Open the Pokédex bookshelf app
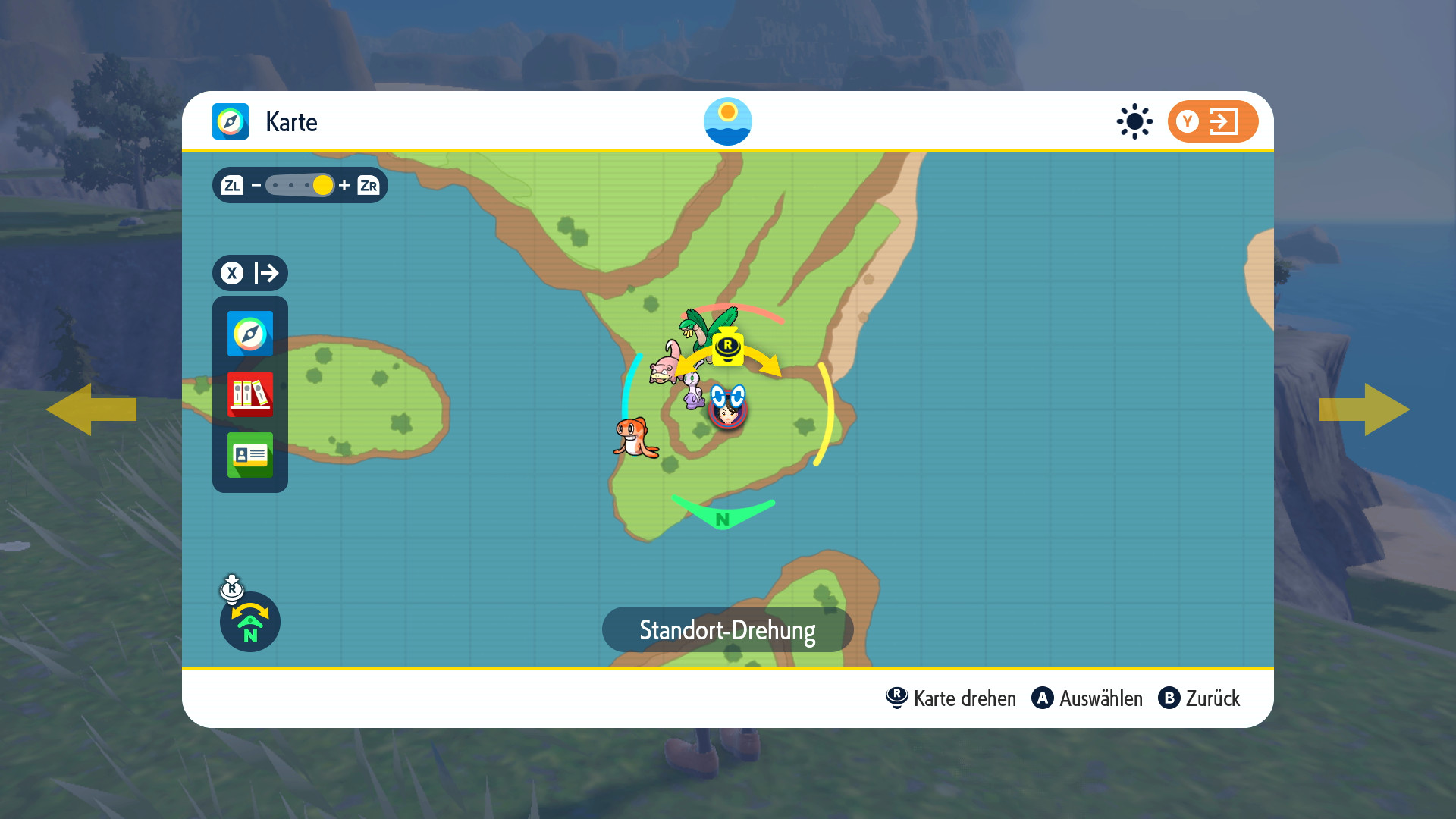Image resolution: width=1456 pixels, height=819 pixels. (x=249, y=394)
